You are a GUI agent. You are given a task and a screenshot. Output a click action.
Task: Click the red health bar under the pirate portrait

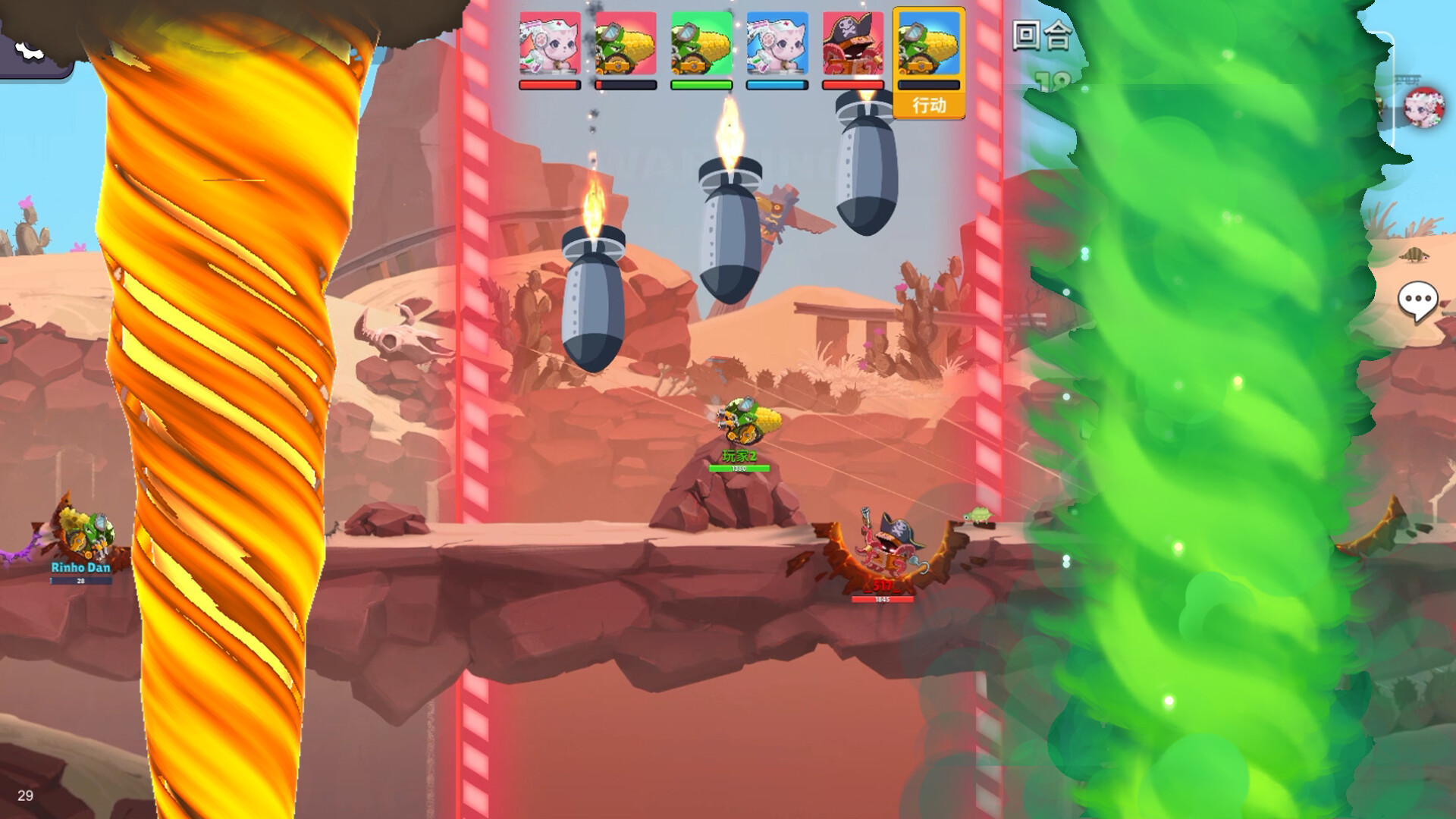click(x=852, y=86)
